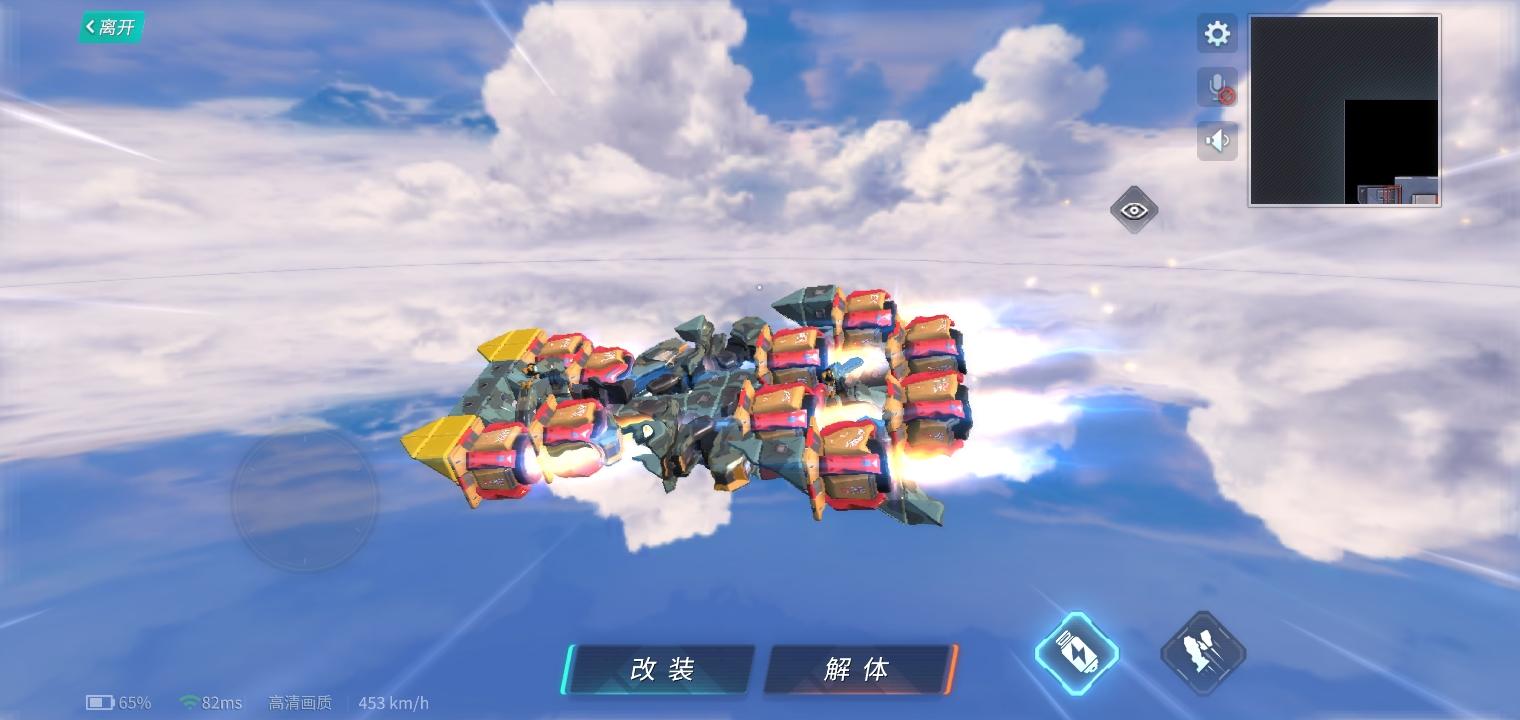Open the 高清画质 quality setting

300,703
